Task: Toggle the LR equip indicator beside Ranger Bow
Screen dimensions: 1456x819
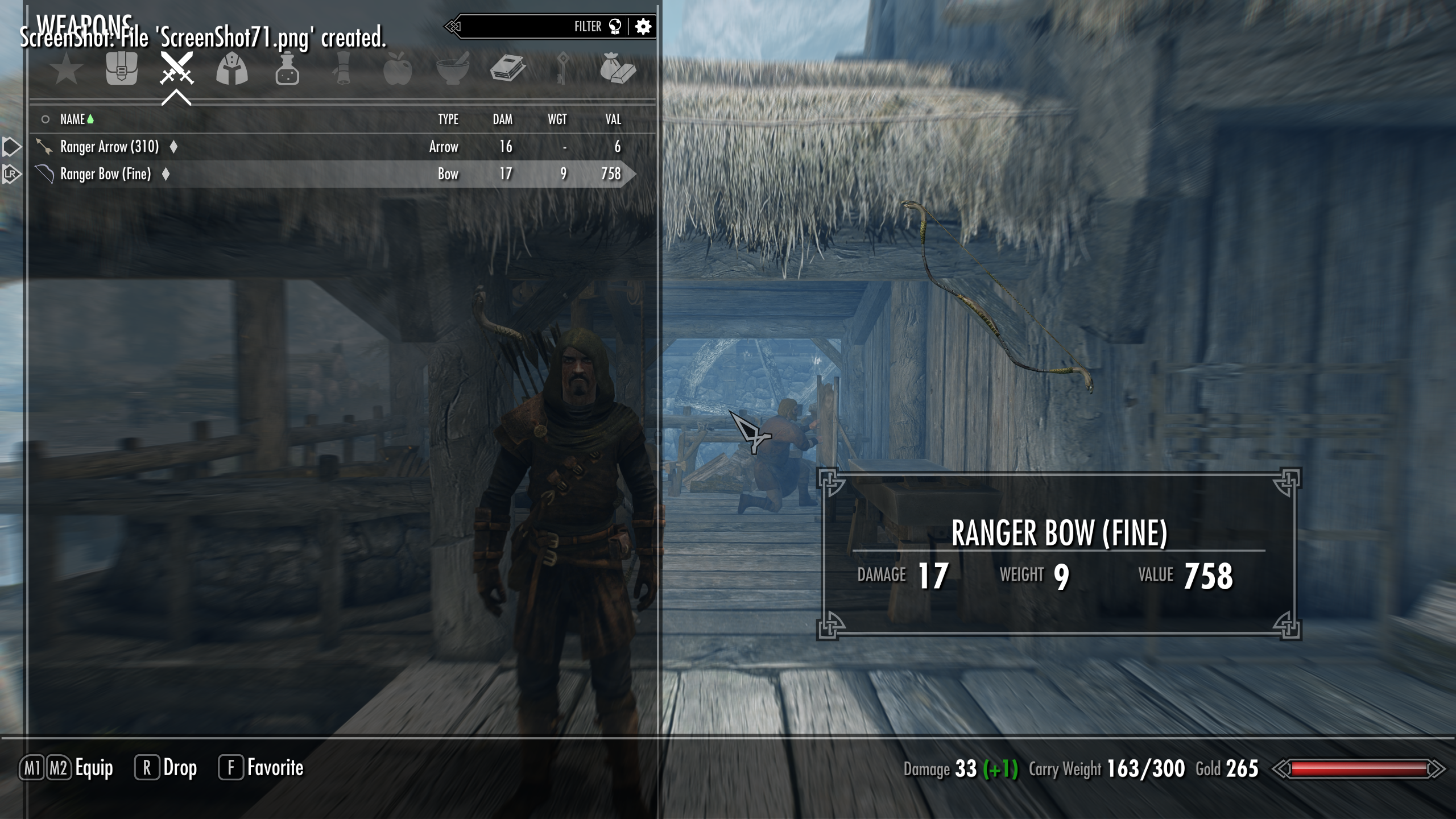Action: coord(10,174)
